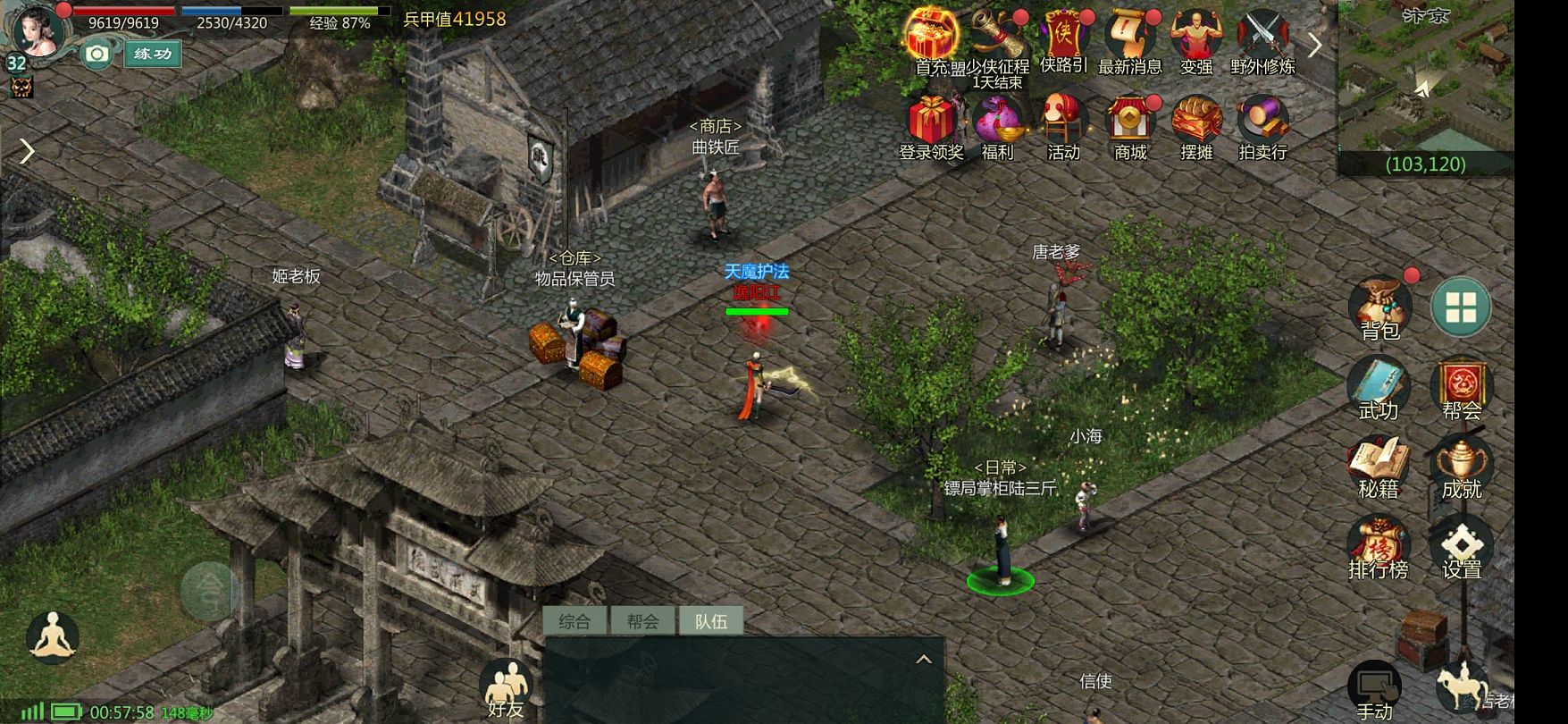Switch chat to the 综合 tab

coord(574,621)
